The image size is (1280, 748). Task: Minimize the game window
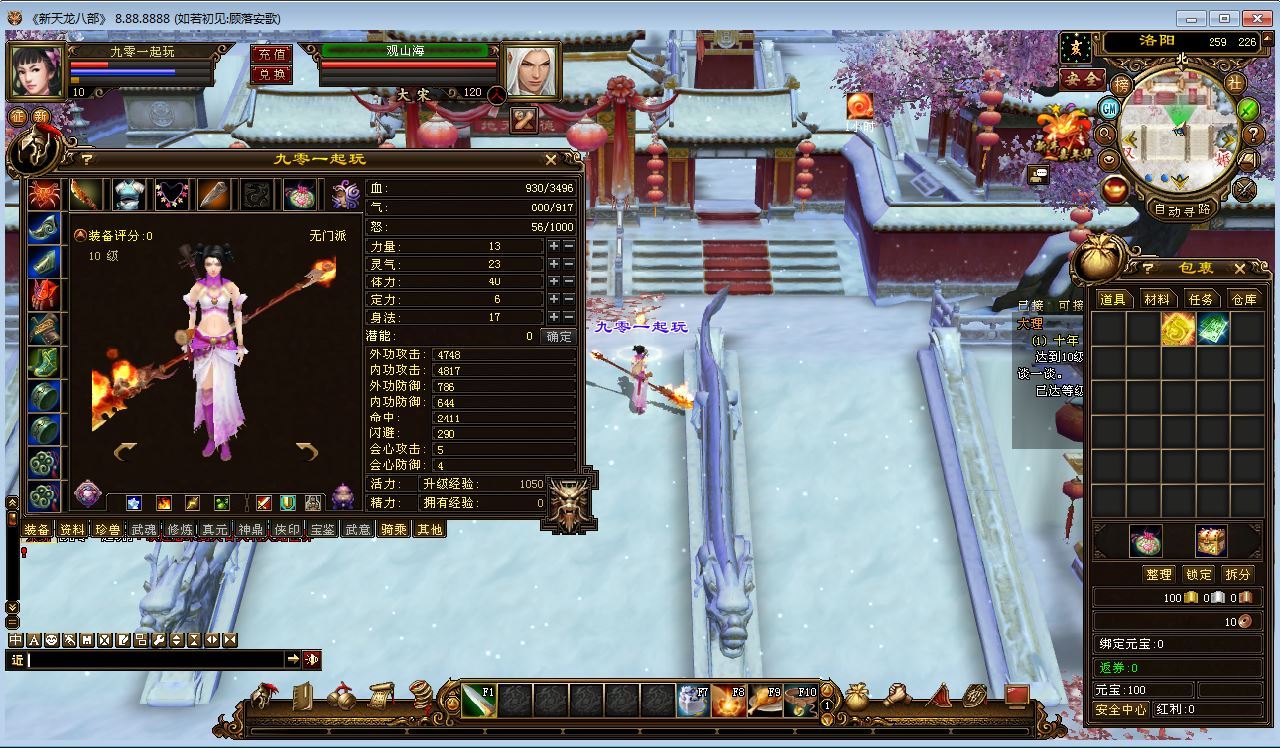[1189, 18]
